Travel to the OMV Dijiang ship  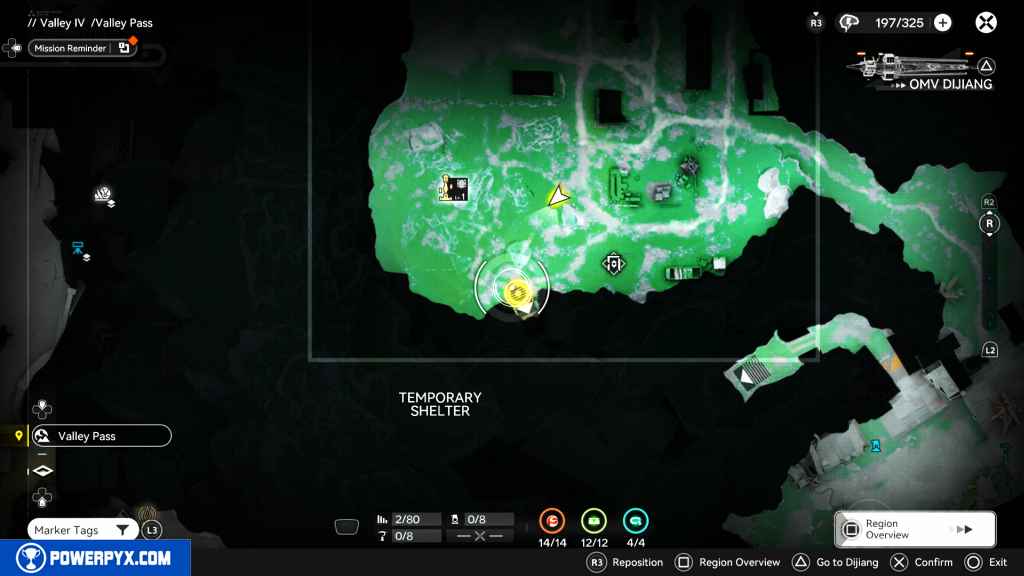tap(920, 72)
